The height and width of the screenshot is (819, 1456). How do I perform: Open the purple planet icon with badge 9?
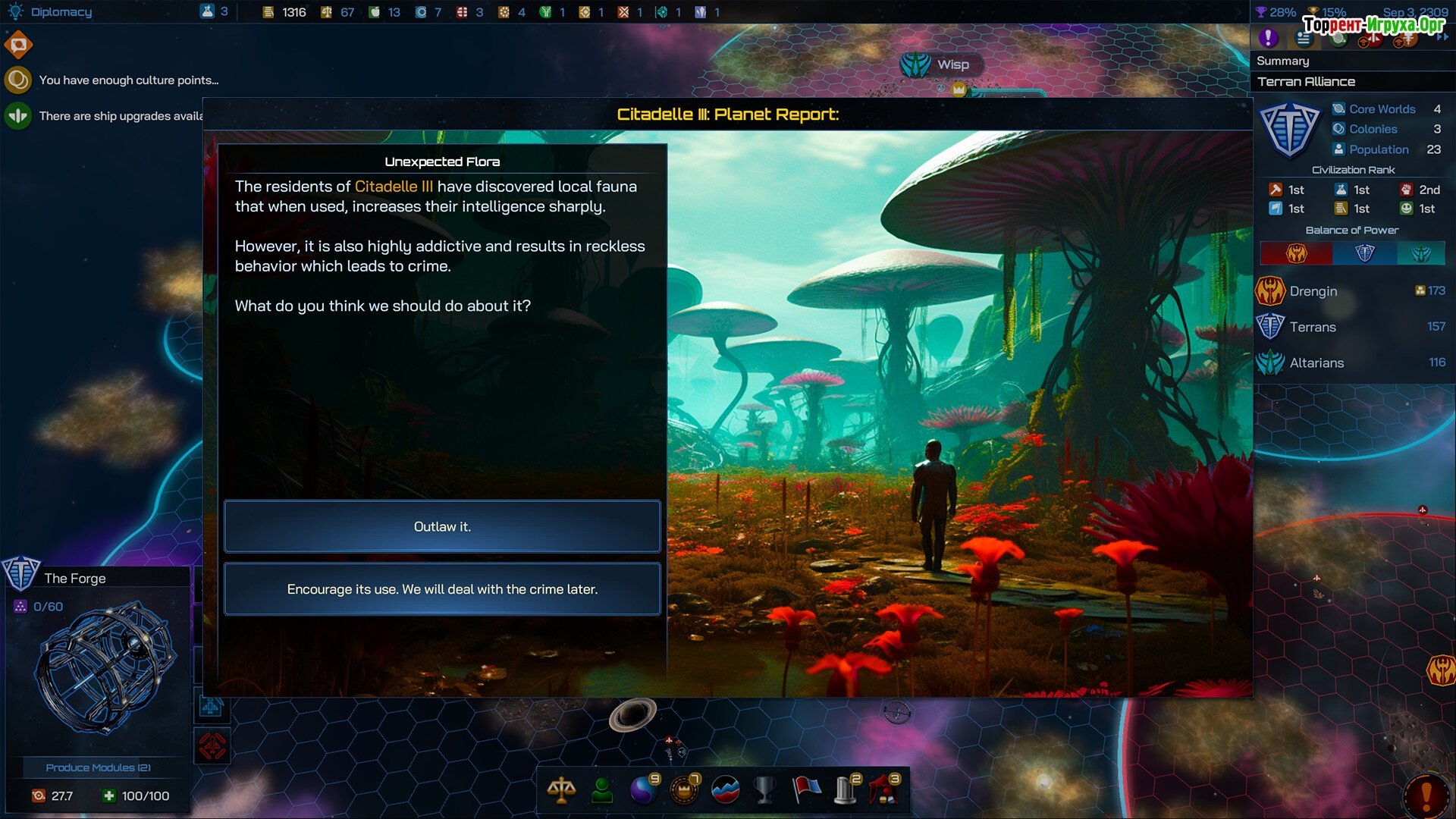644,789
